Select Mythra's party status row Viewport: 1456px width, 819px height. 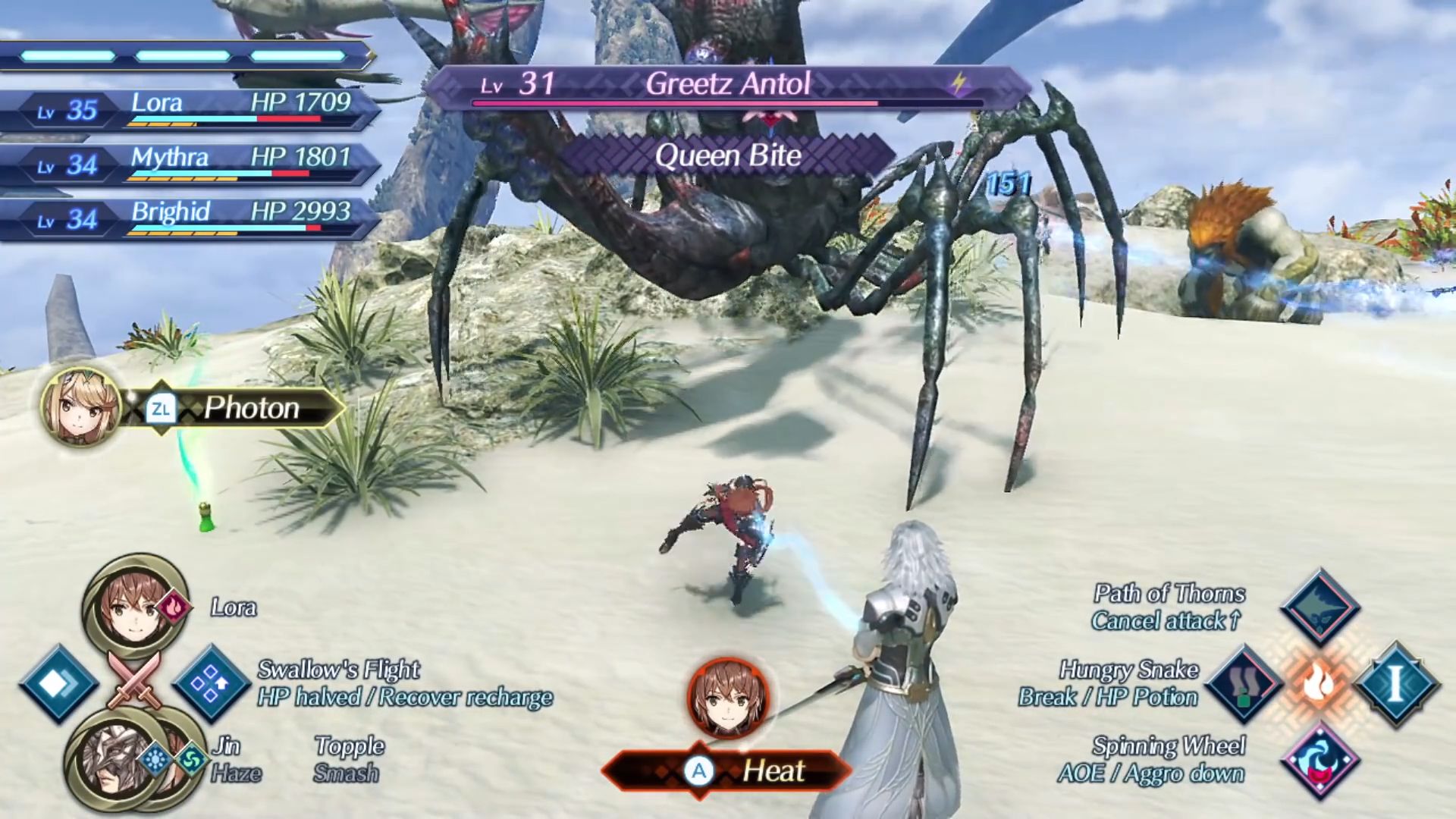[x=190, y=164]
